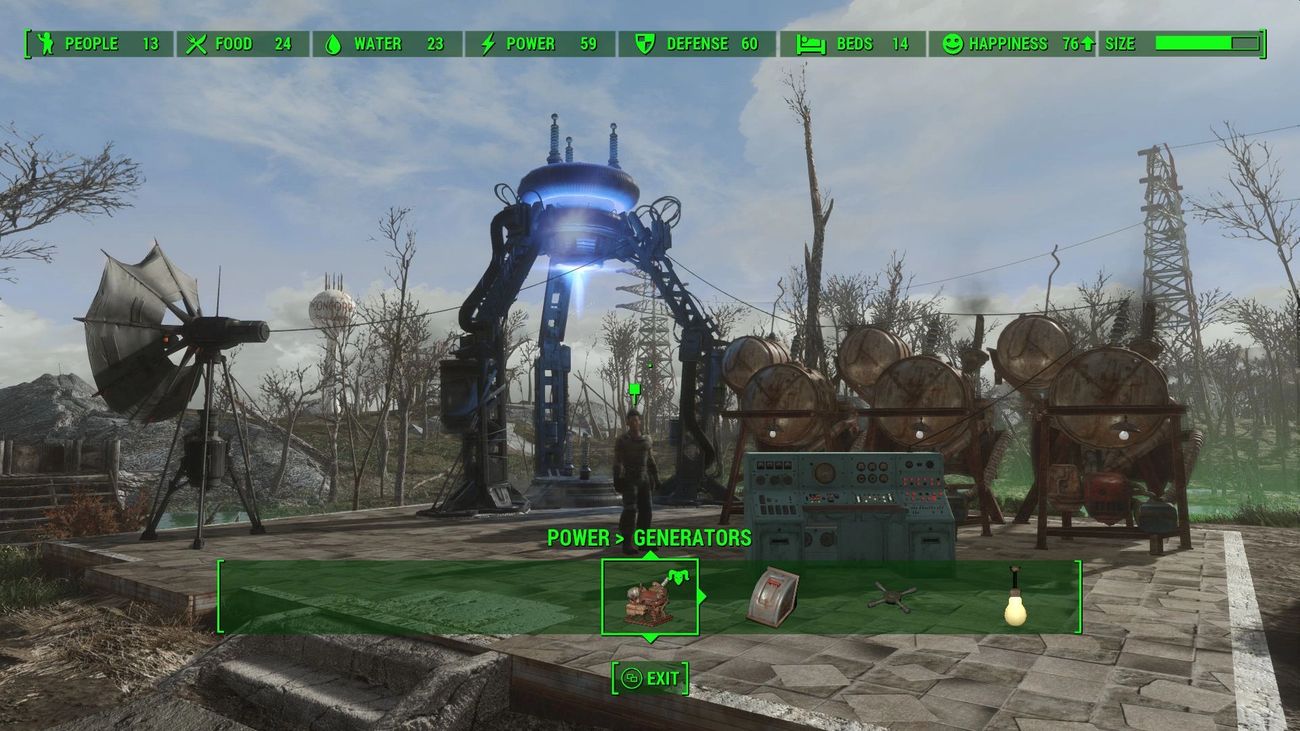Select the Generators category icon
The width and height of the screenshot is (1300, 731).
click(x=649, y=597)
